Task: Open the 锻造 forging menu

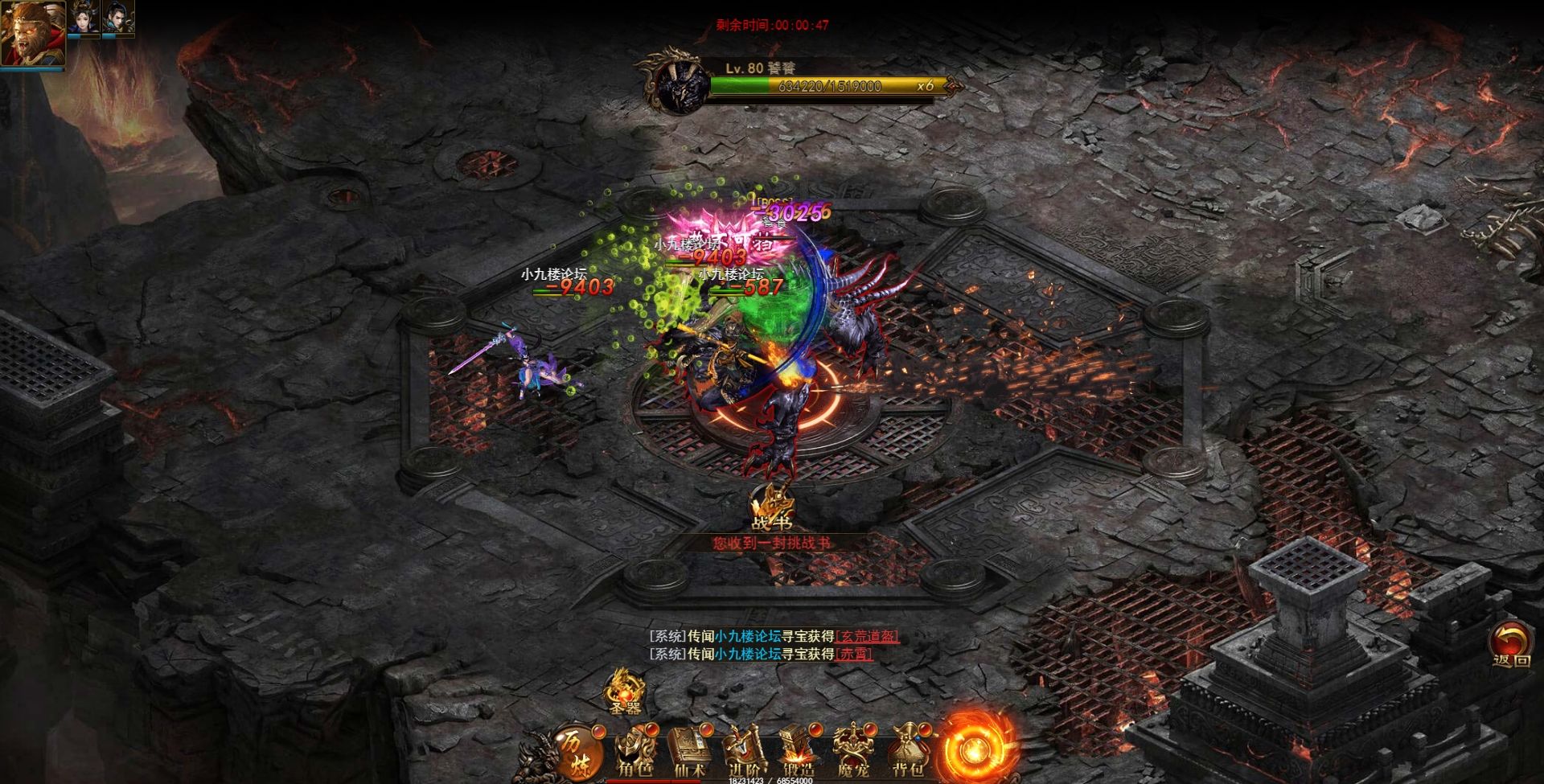Action: (799, 752)
